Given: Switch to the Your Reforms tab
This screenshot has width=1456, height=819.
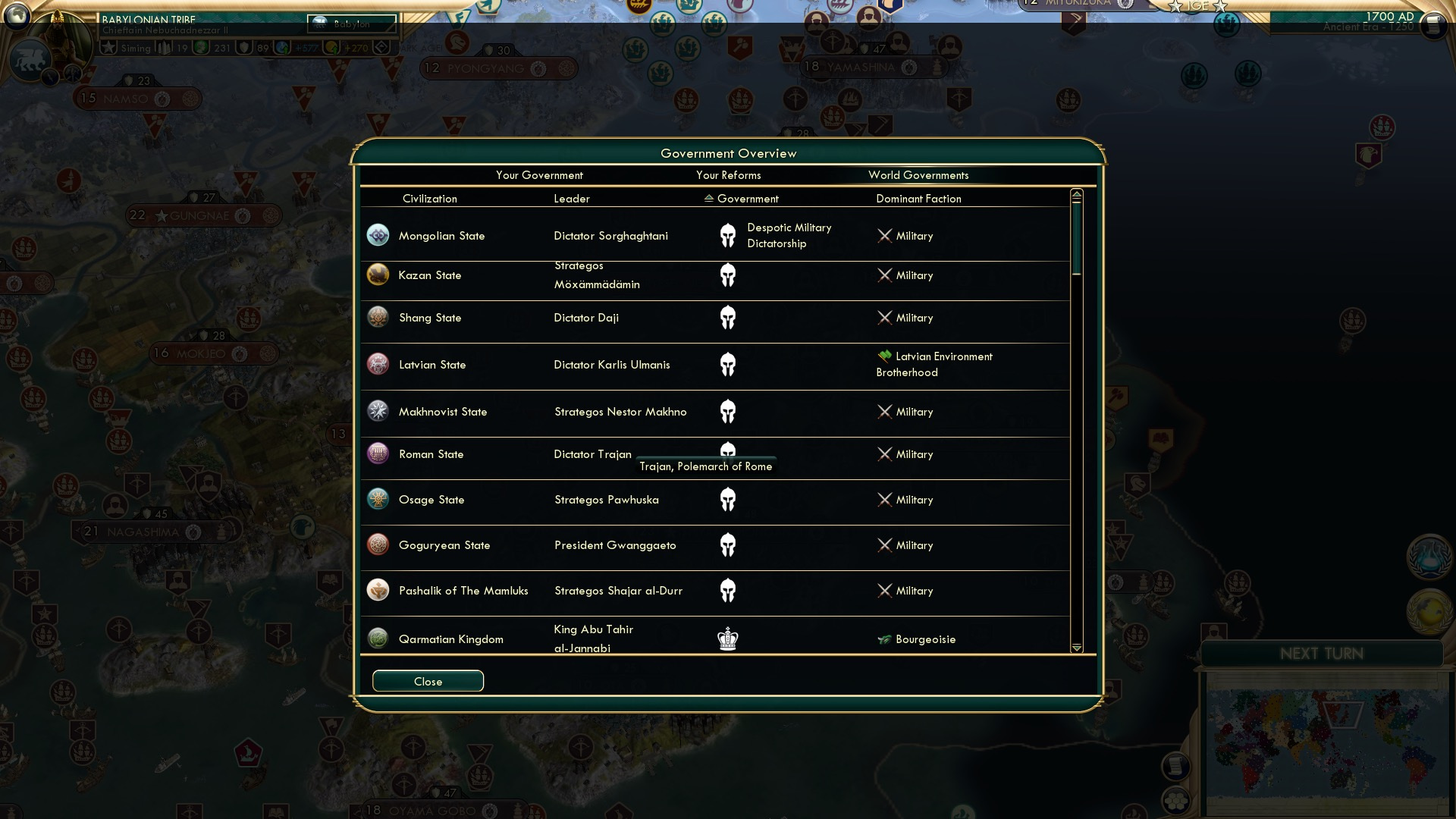Looking at the screenshot, I should click(x=729, y=175).
